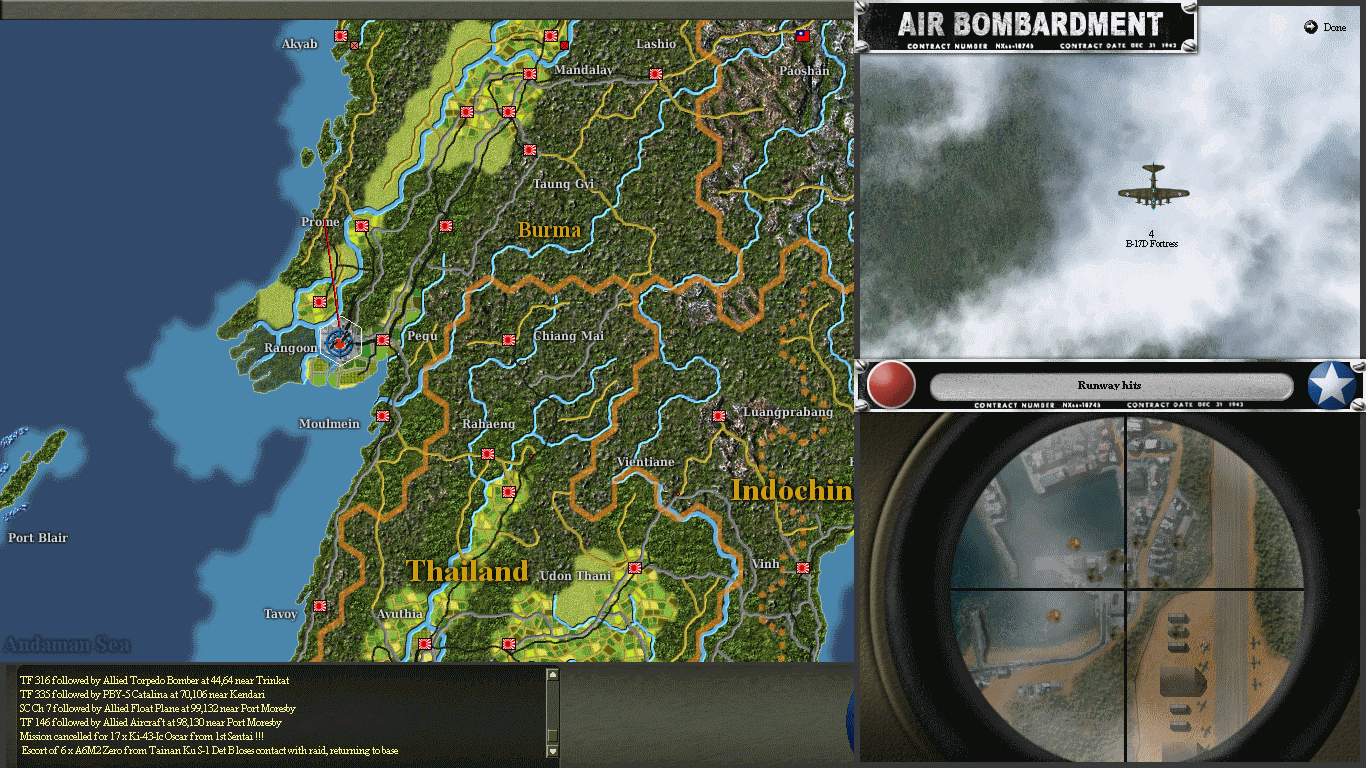Select the red base marker at Moulmein
Screen dimensions: 1366x768
tap(381, 414)
